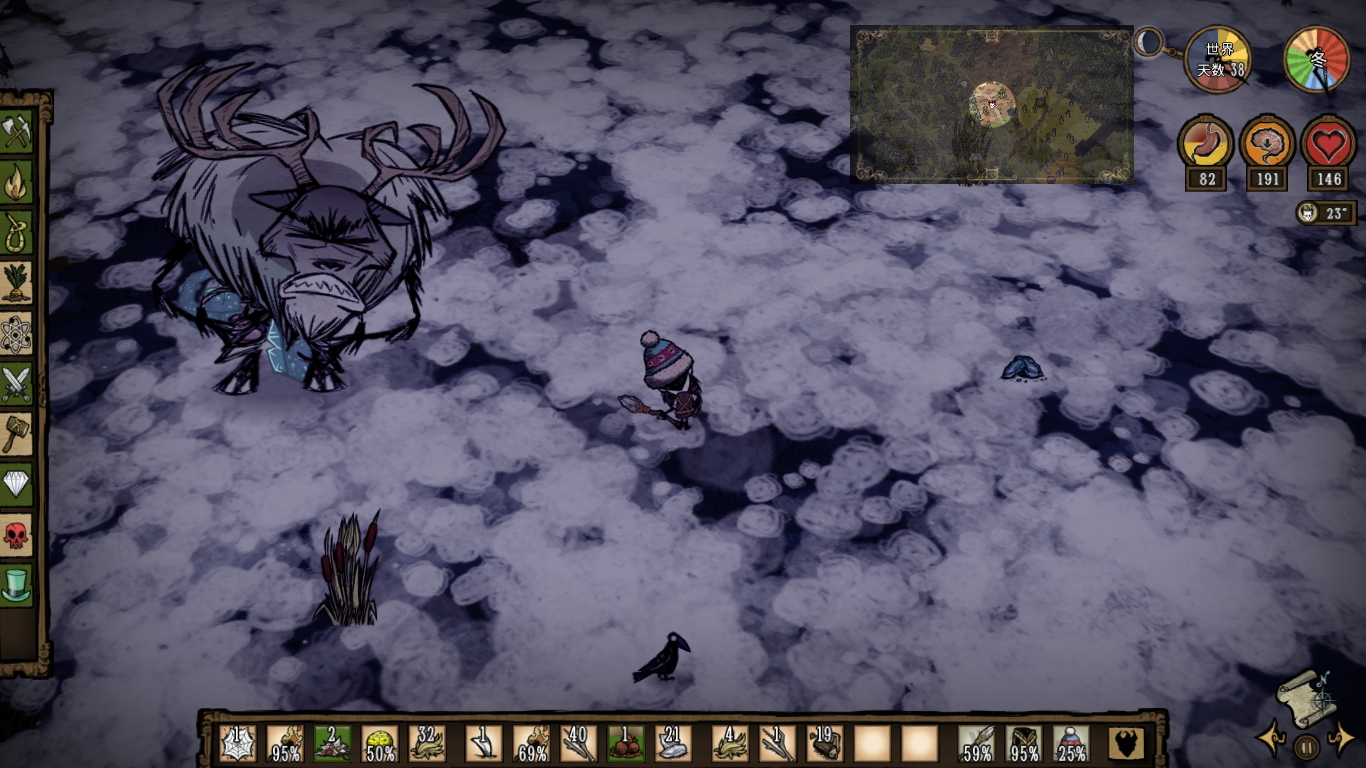Choose the Refine diamond crafting tab
The height and width of the screenshot is (768, 1366).
(x=17, y=484)
